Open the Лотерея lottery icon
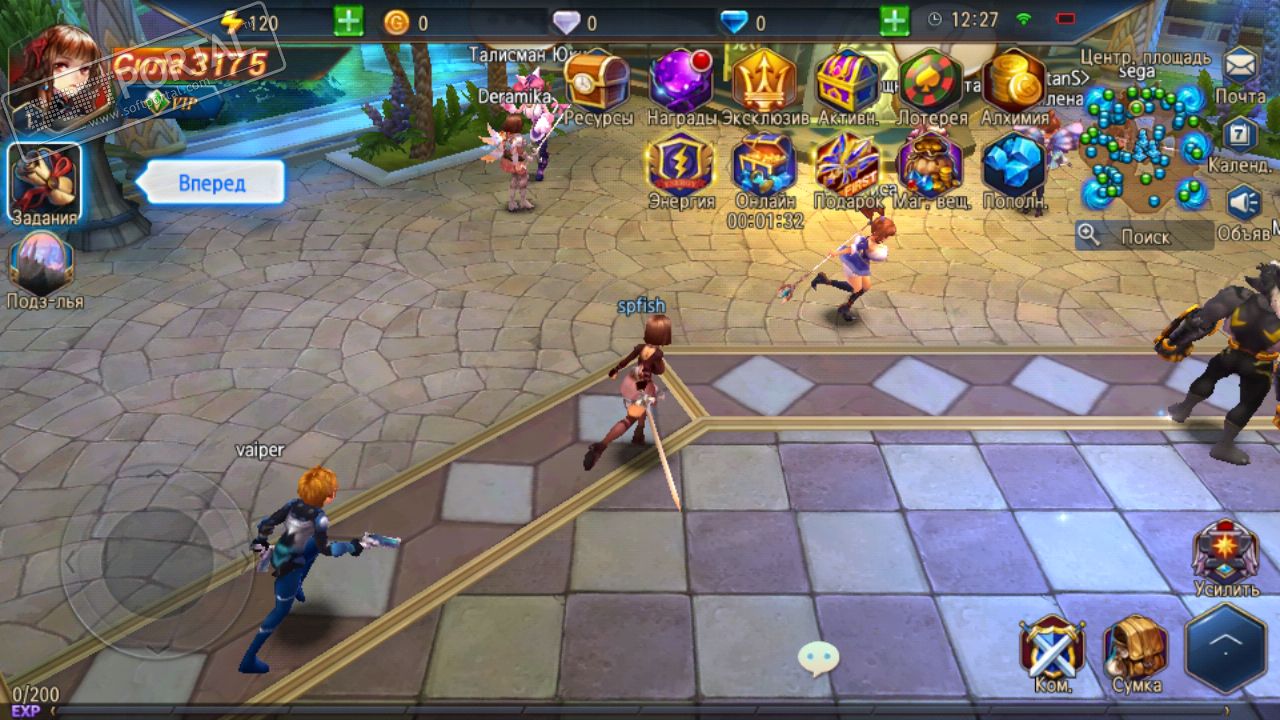1280x720 pixels. 931,83
